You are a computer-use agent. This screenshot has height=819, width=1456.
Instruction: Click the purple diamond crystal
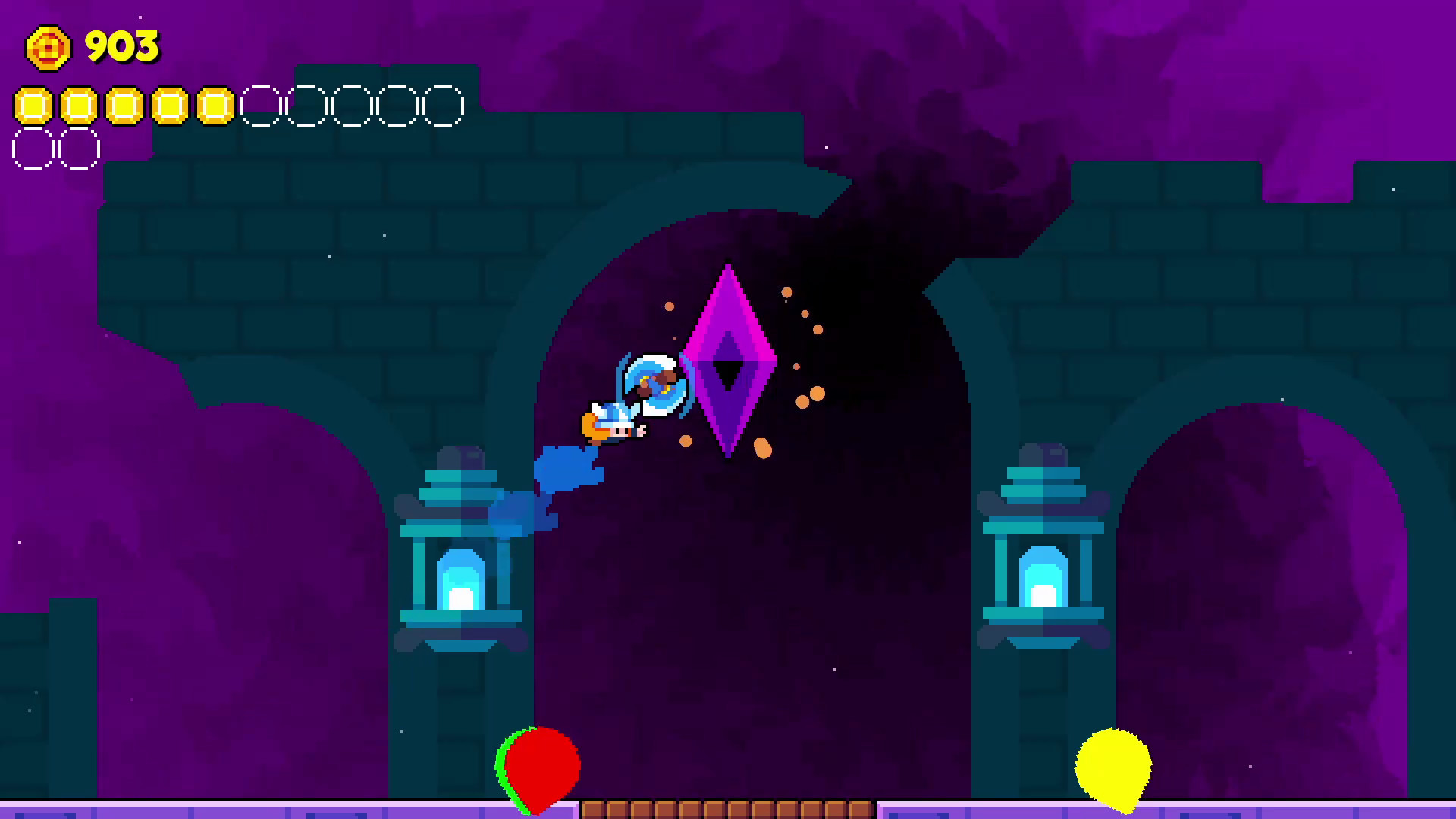(726, 356)
